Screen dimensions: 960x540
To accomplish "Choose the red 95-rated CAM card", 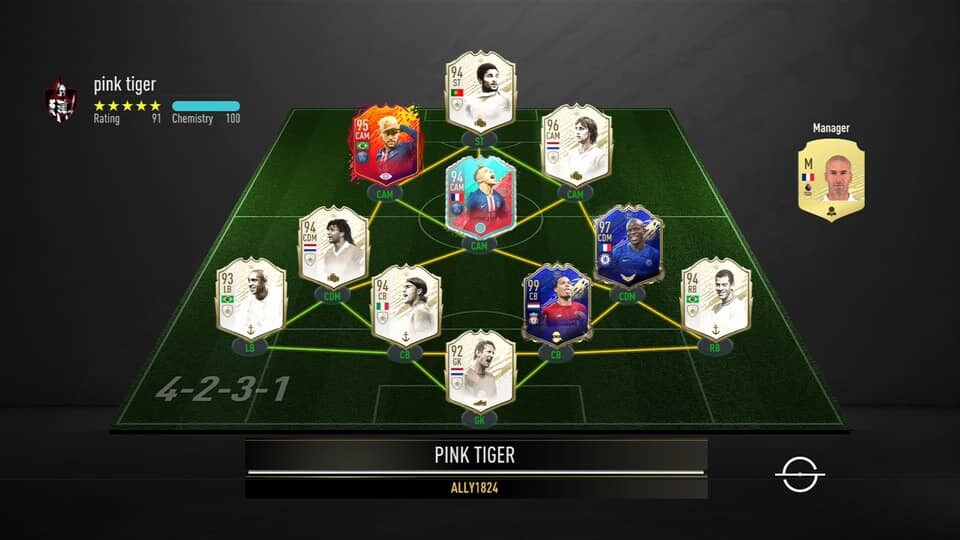I will [385, 149].
